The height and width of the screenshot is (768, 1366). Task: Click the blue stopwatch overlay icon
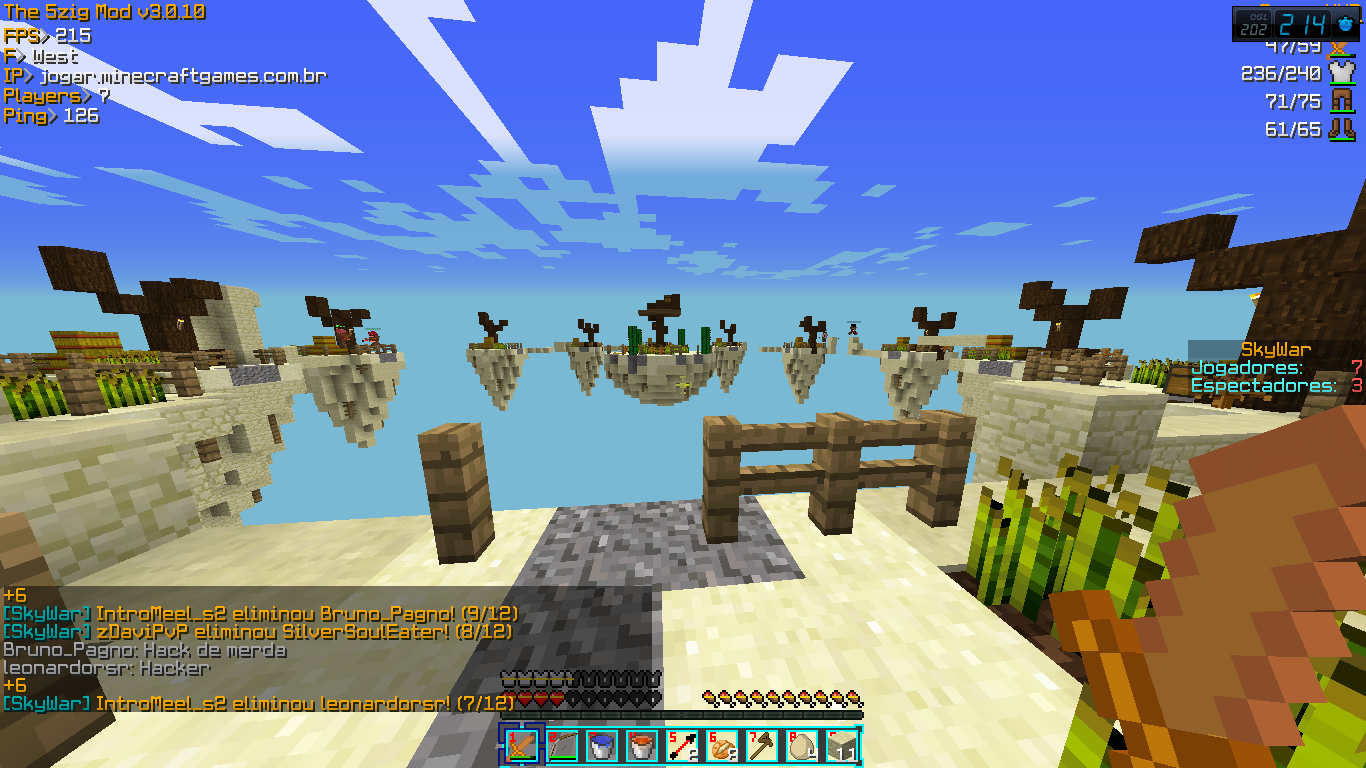[x=1344, y=24]
